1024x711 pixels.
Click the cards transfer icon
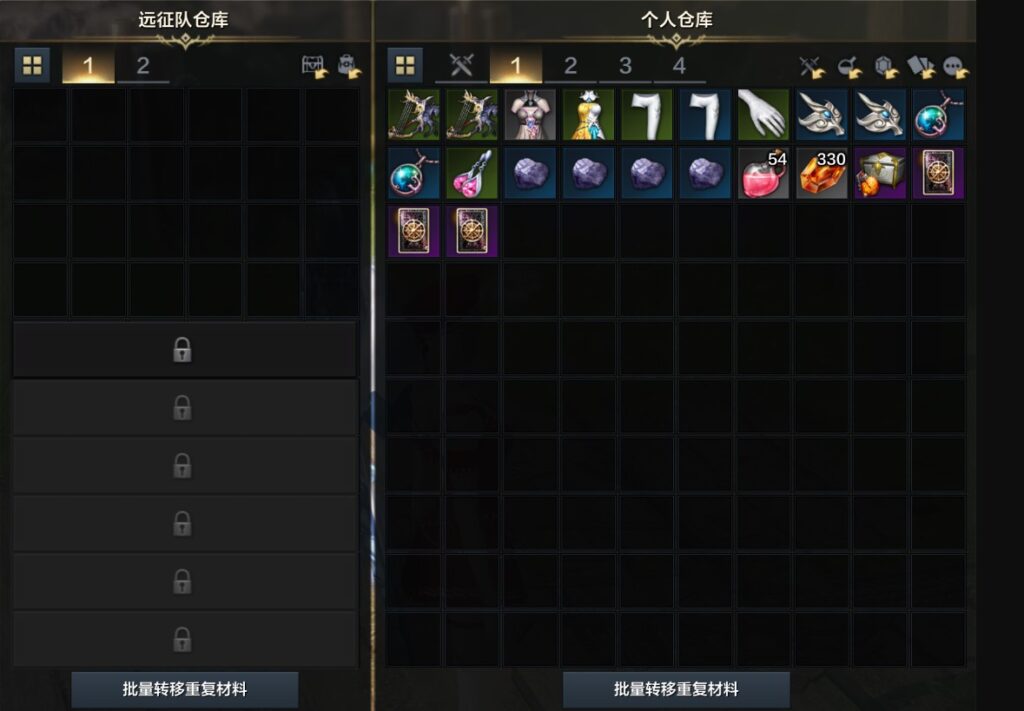pyautogui.click(x=920, y=67)
